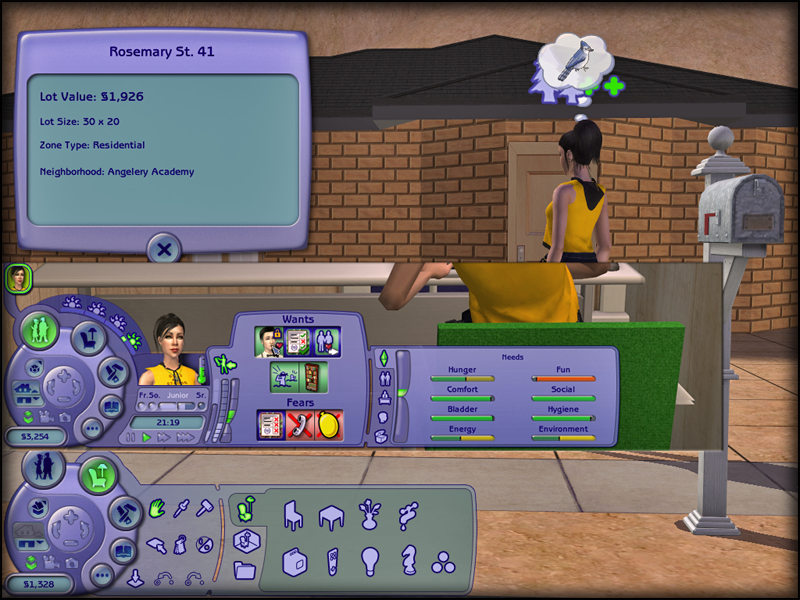Viewport: 800px width, 600px height.
Task: Choose the Seating chair category in Buy mode
Action: pos(294,516)
